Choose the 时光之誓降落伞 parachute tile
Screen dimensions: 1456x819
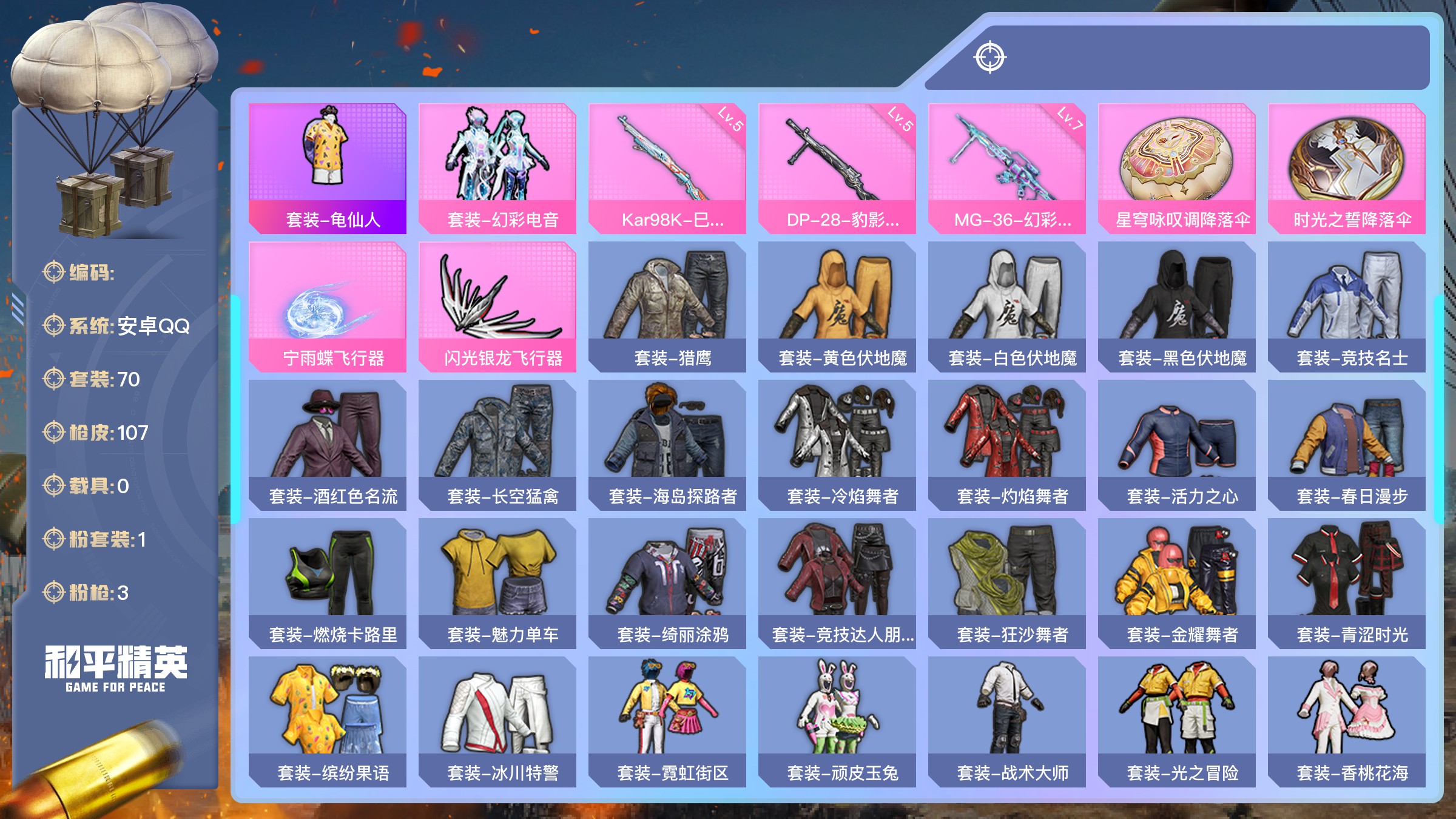click(x=1347, y=168)
